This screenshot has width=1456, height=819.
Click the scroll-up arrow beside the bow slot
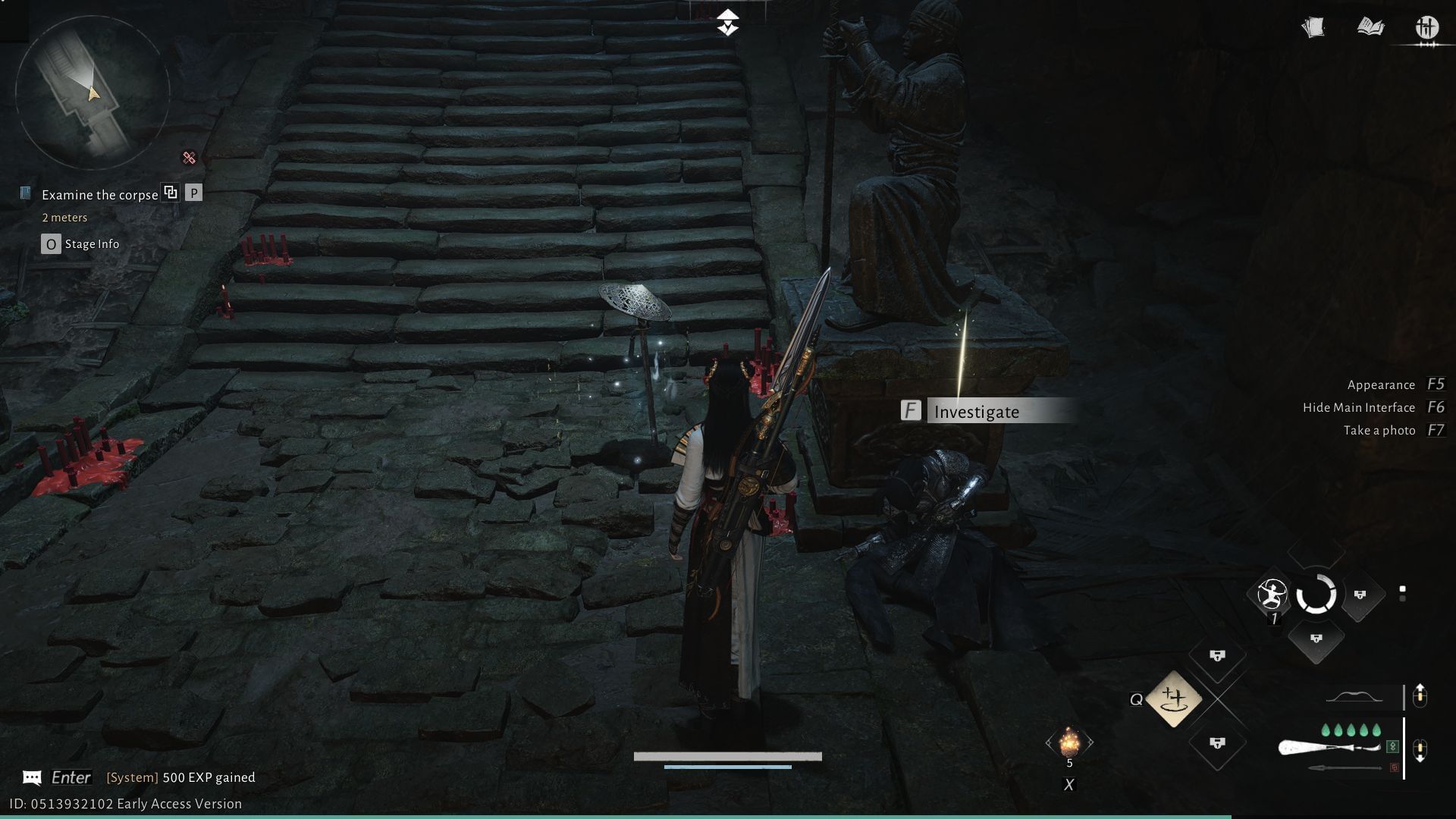pyautogui.click(x=1420, y=695)
